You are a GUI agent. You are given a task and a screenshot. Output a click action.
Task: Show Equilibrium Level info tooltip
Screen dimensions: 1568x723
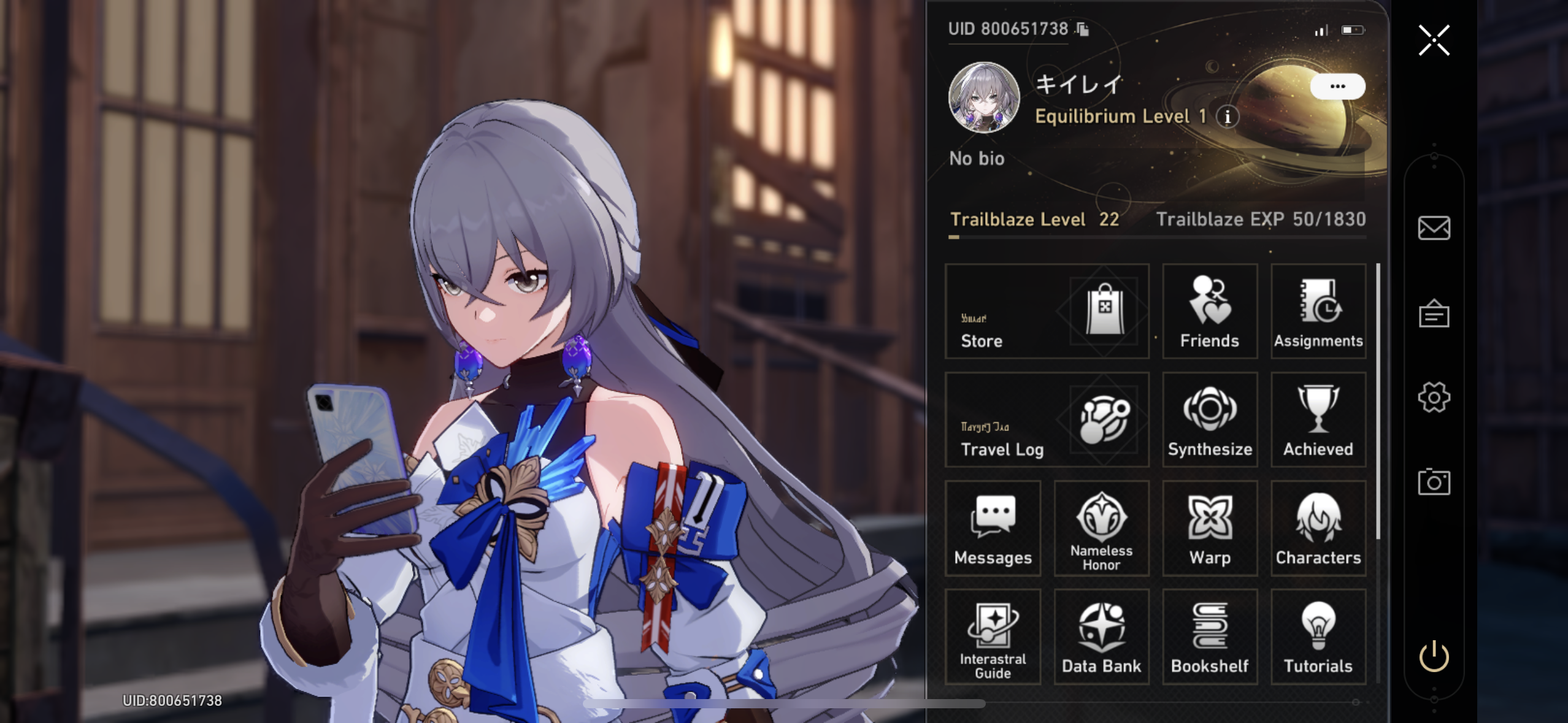click(x=1227, y=117)
